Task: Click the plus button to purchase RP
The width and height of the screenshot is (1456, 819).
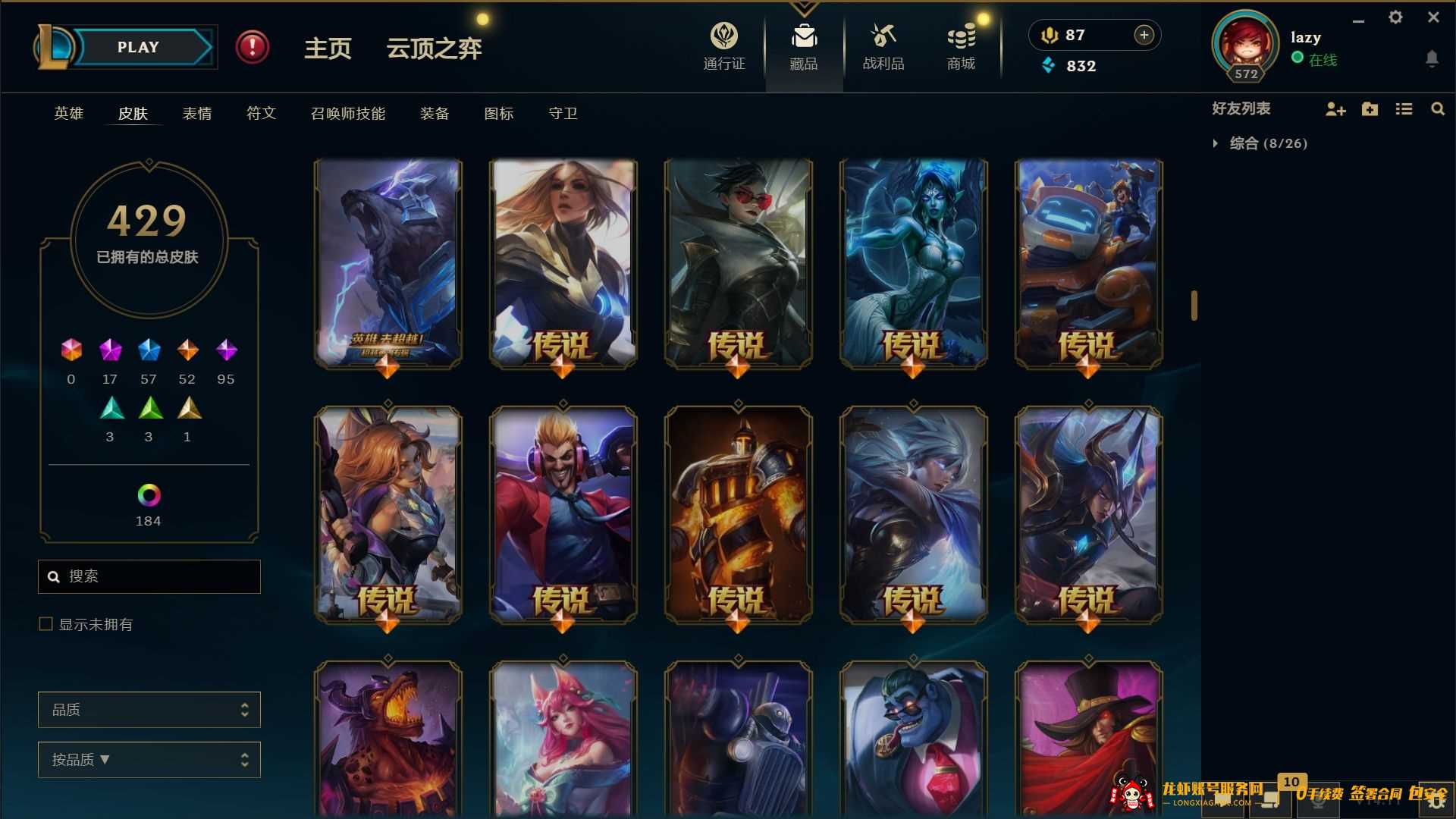Action: coord(1143,34)
